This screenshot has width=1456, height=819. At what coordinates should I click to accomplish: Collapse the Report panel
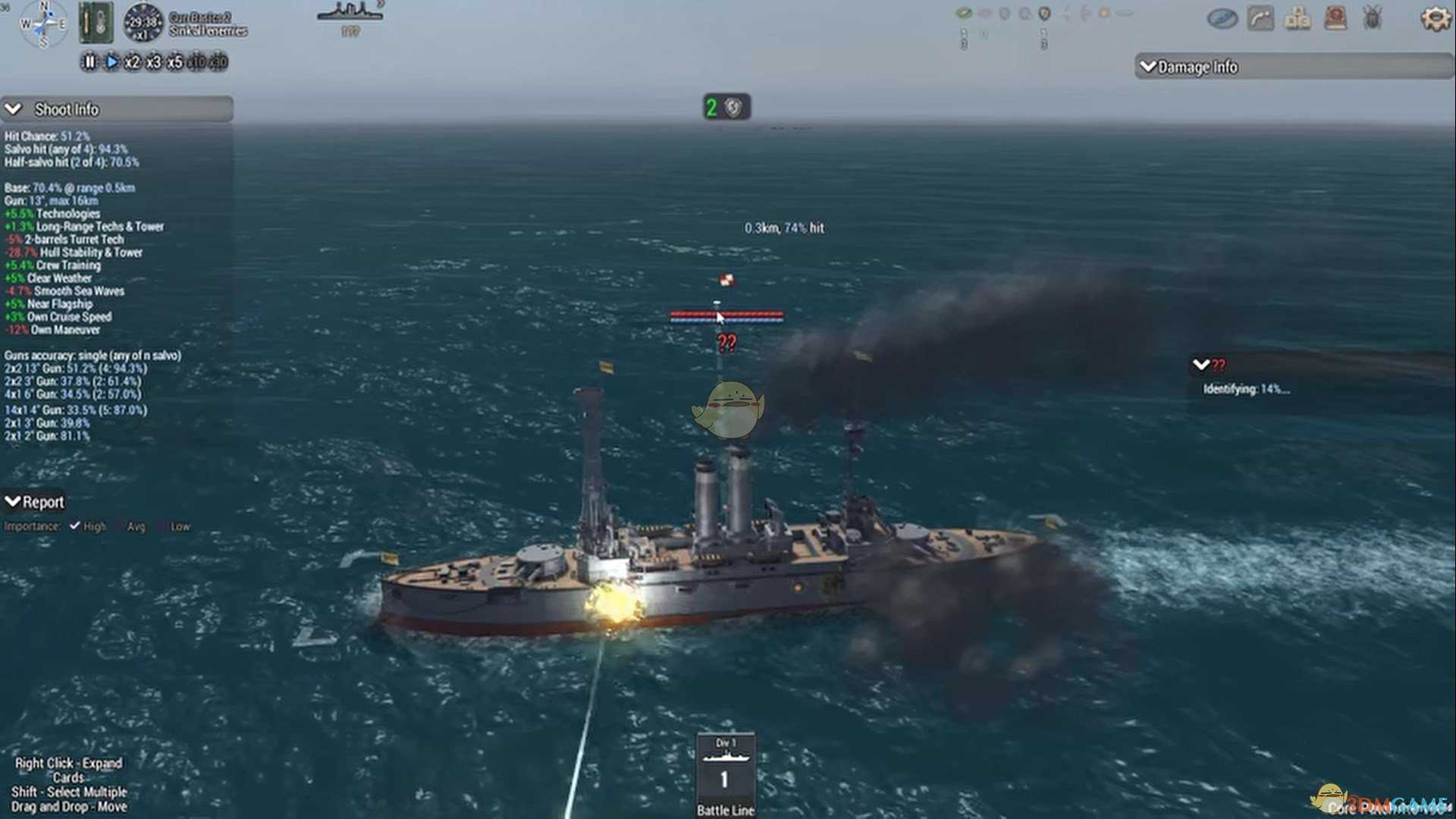coord(13,501)
